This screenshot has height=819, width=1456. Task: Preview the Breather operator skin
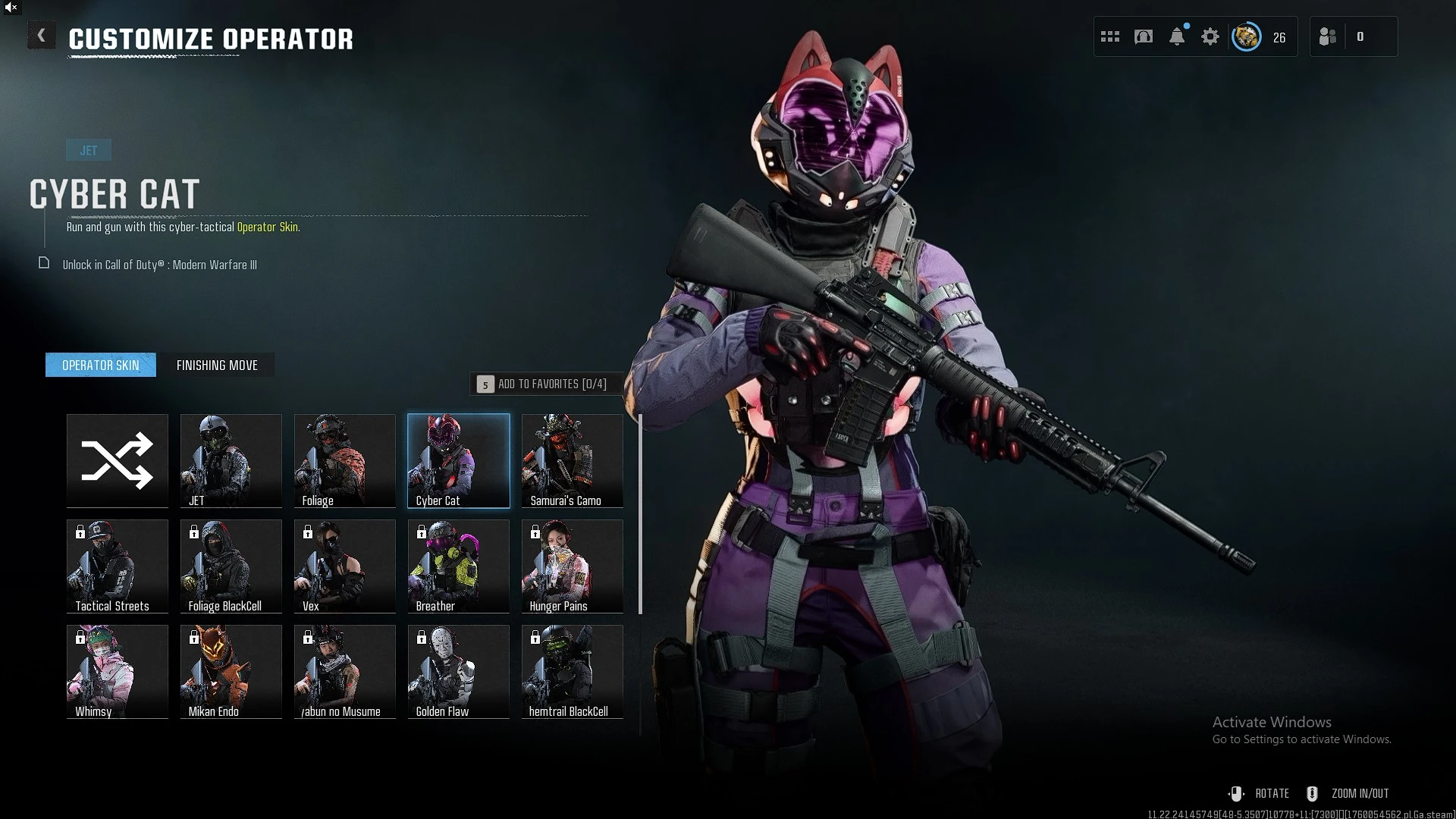pos(459,566)
